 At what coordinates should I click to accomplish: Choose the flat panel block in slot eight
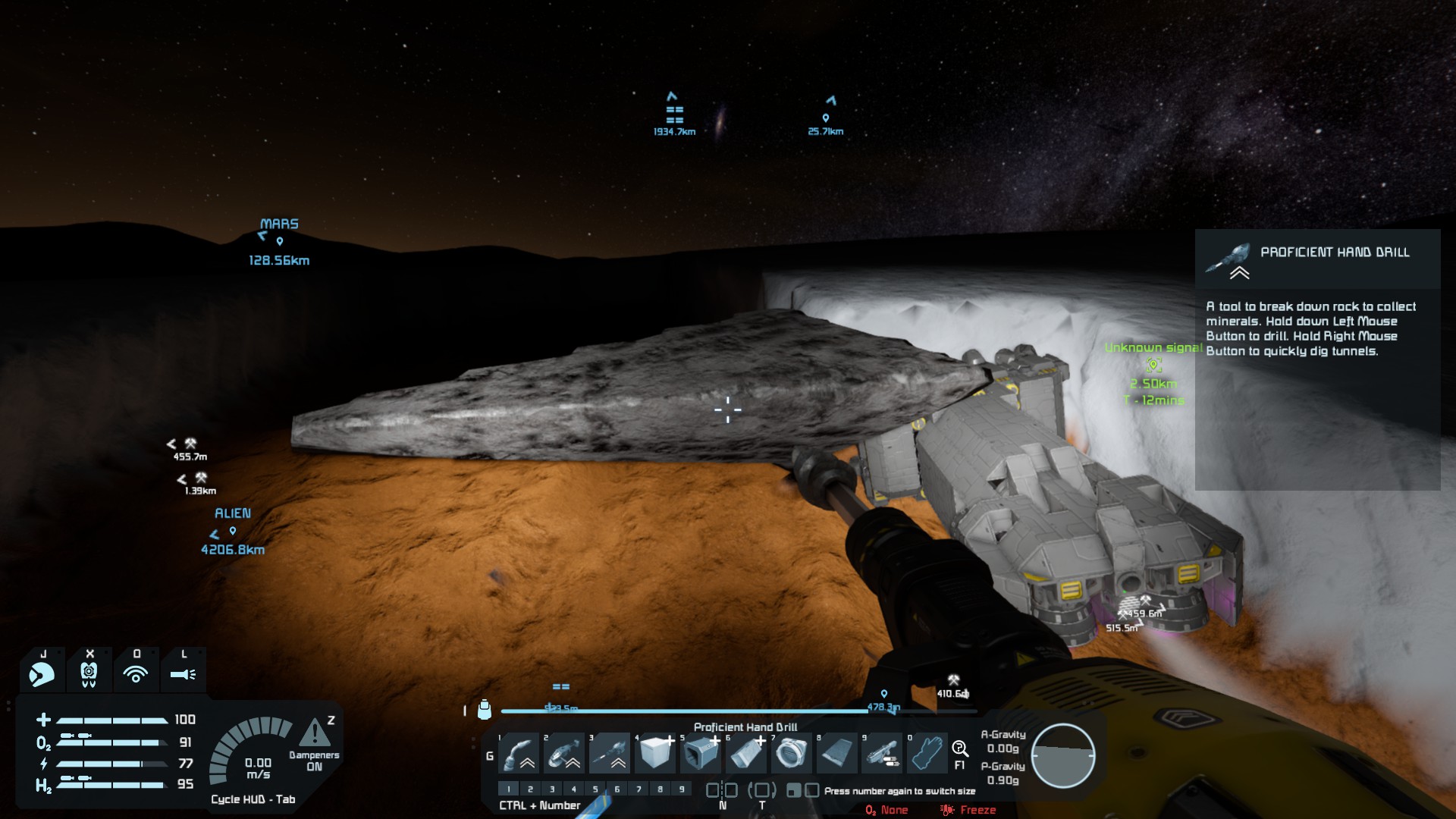tap(838, 754)
